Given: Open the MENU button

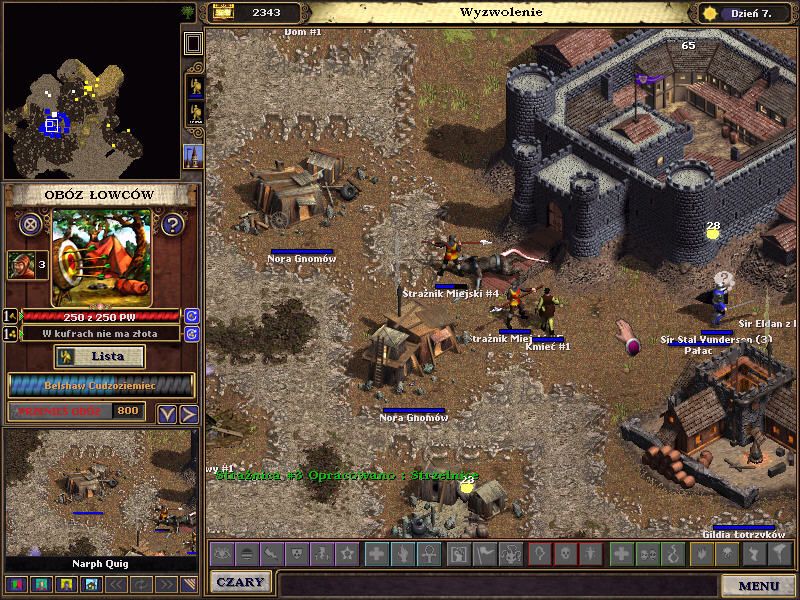Looking at the screenshot, I should [x=758, y=585].
